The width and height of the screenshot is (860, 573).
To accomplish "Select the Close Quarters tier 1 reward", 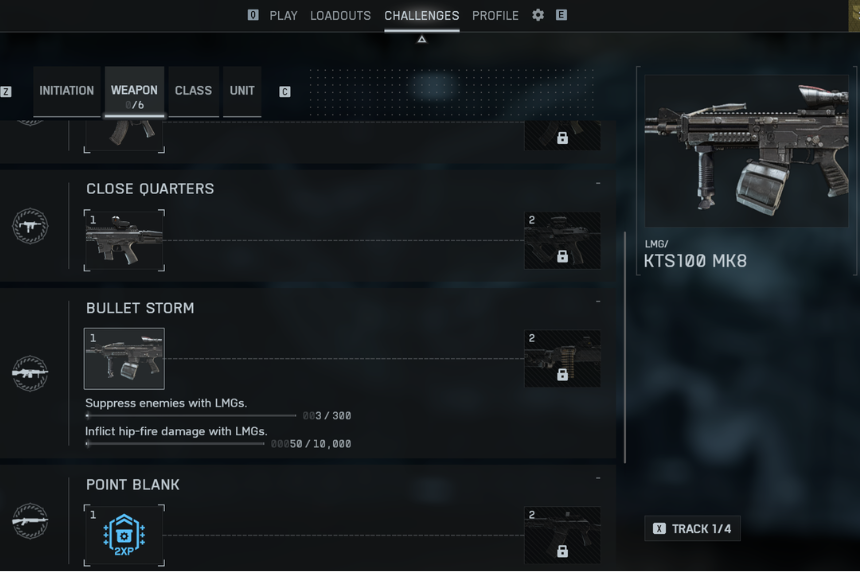I will pos(124,240).
